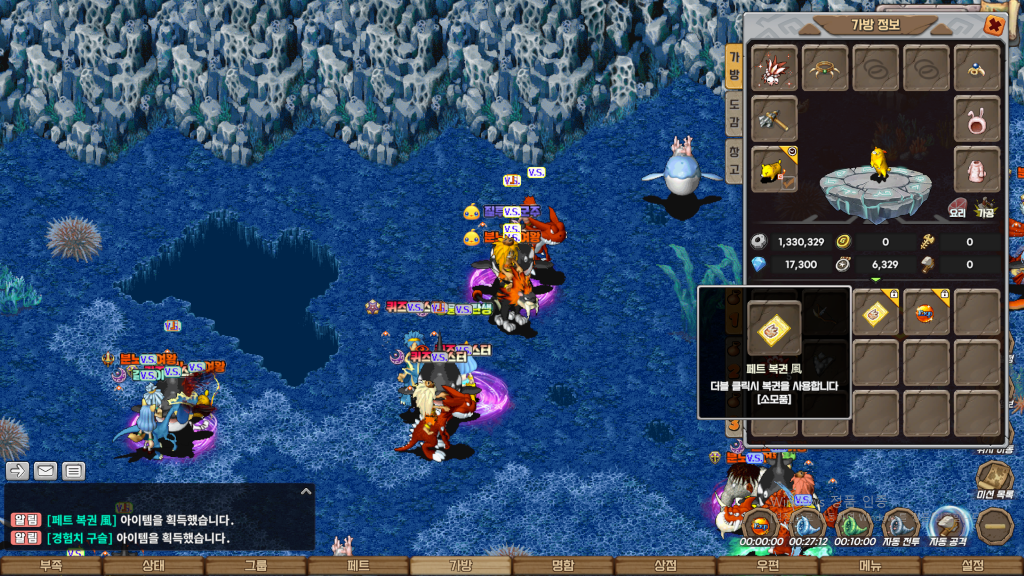Open the mail envelope button above chat
1024x576 pixels.
(46, 470)
